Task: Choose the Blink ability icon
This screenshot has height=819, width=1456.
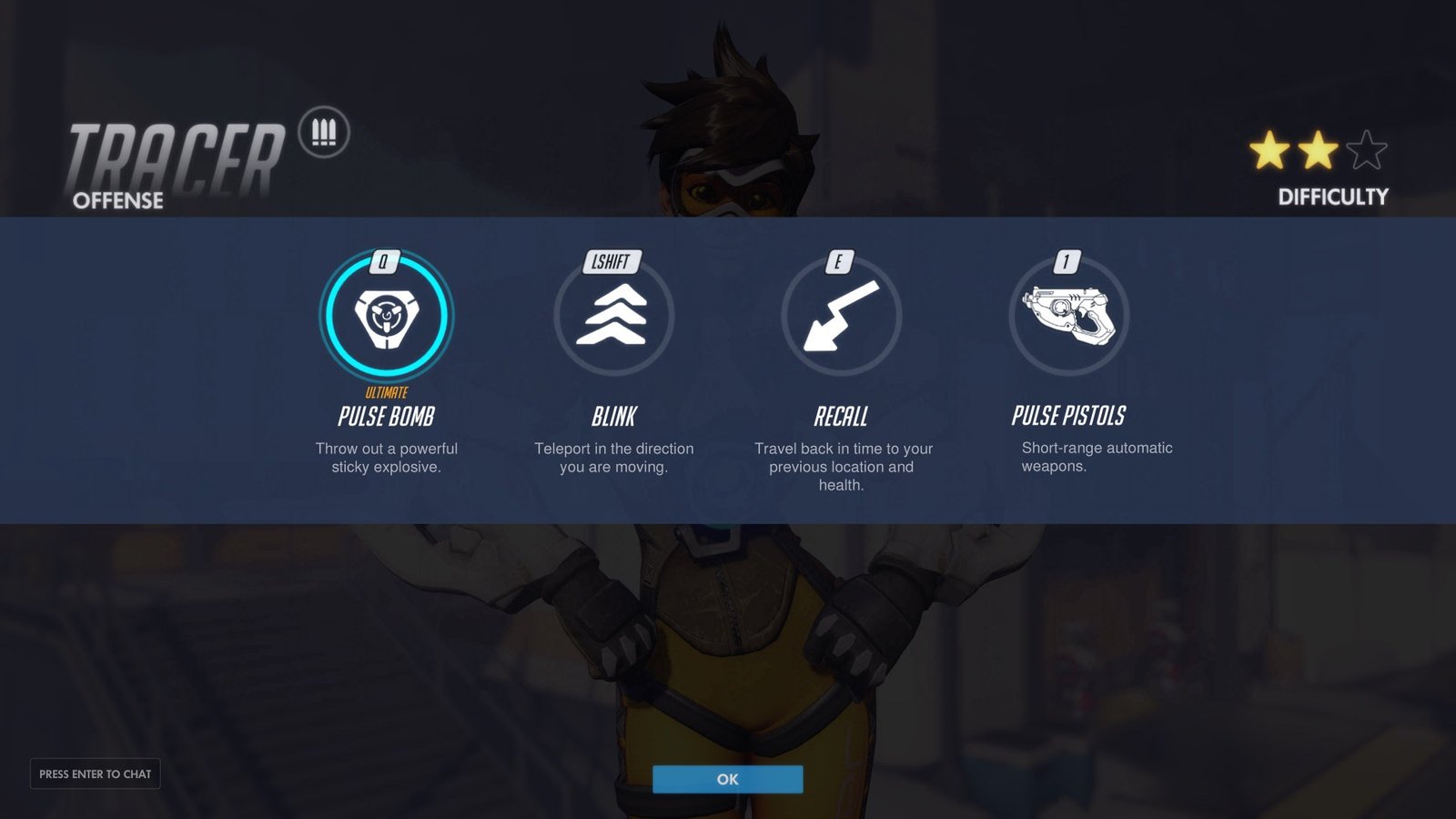Action: coord(614,316)
